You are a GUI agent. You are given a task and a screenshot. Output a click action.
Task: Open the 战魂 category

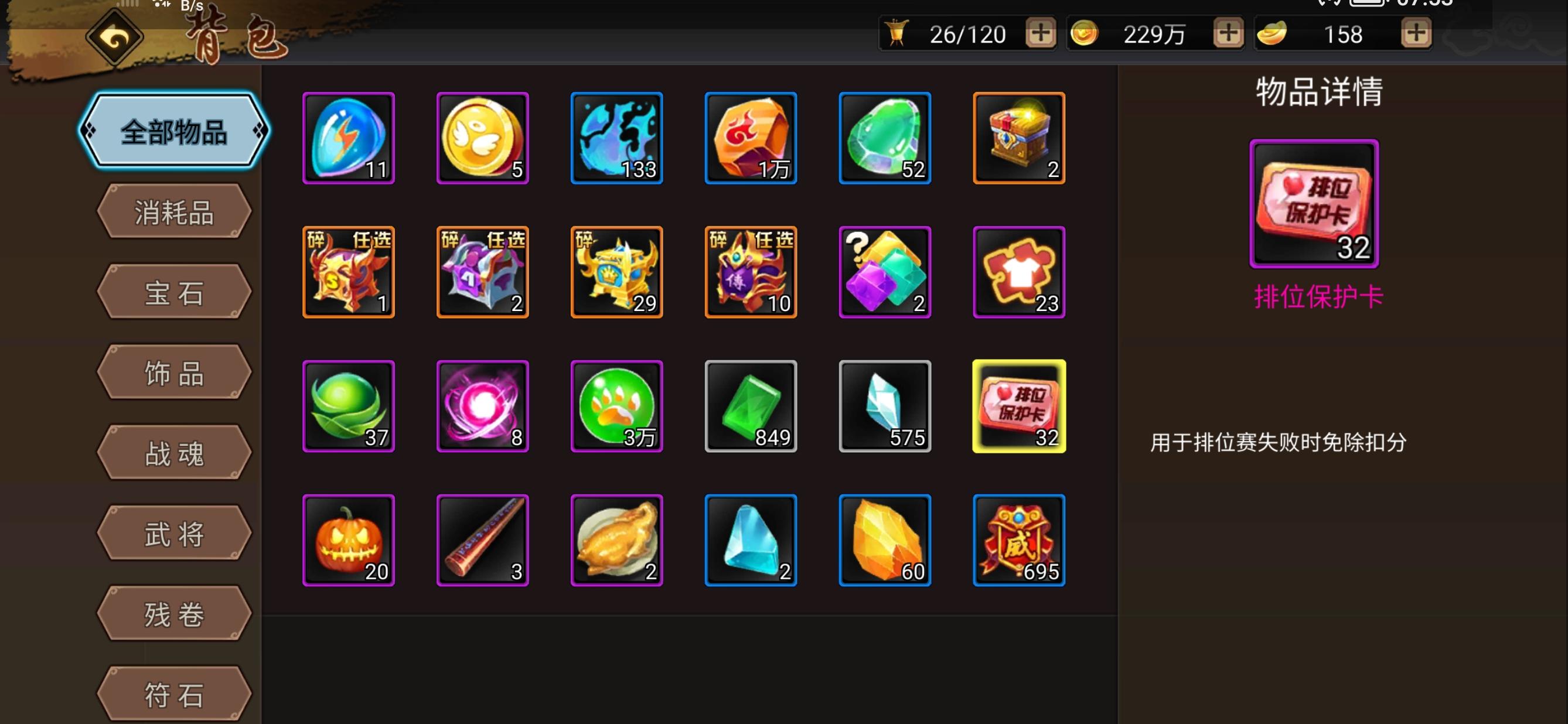click(173, 453)
